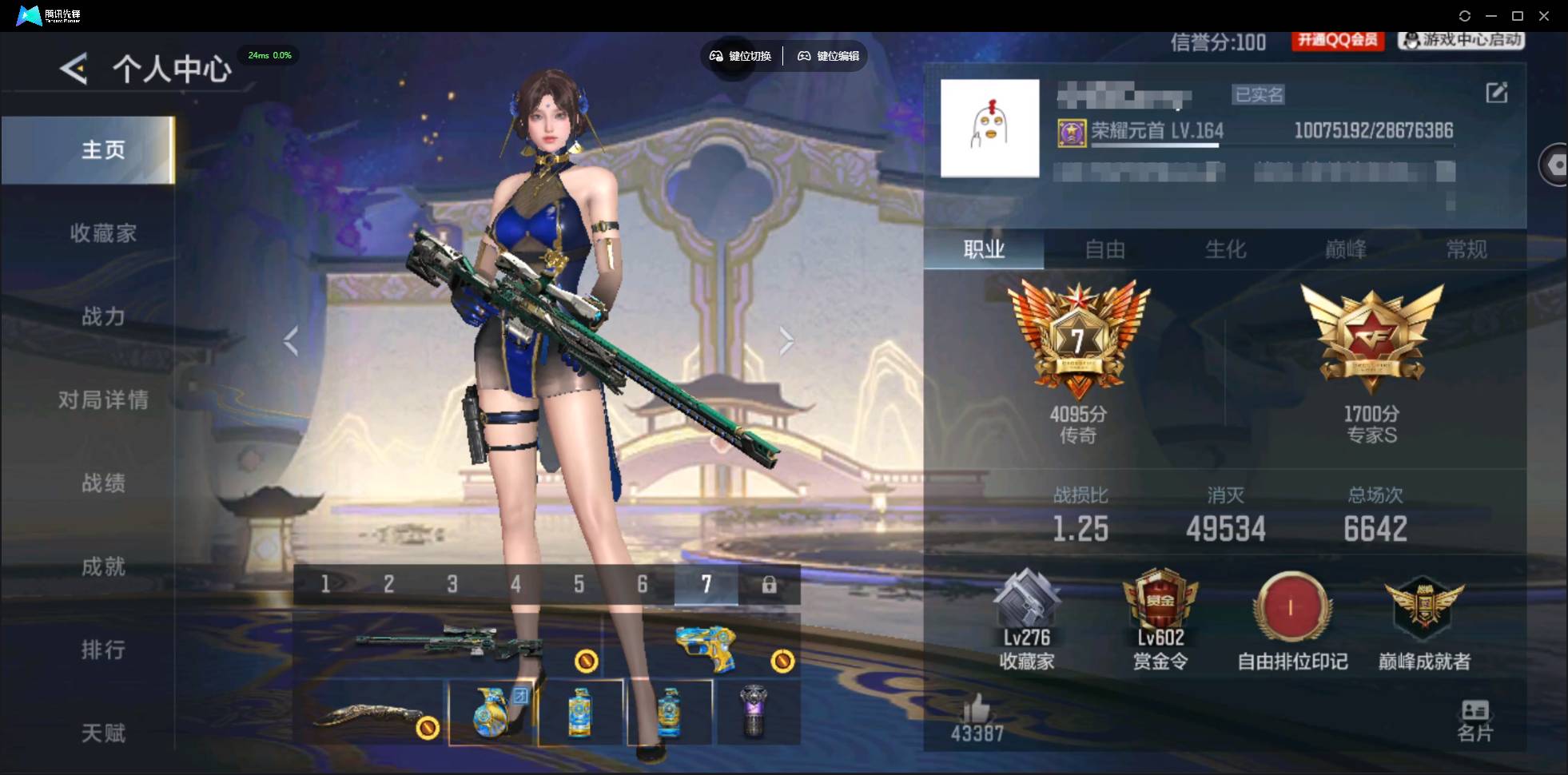Click the 24ms latency indicator
Screen dimensions: 1568x775
point(269,55)
